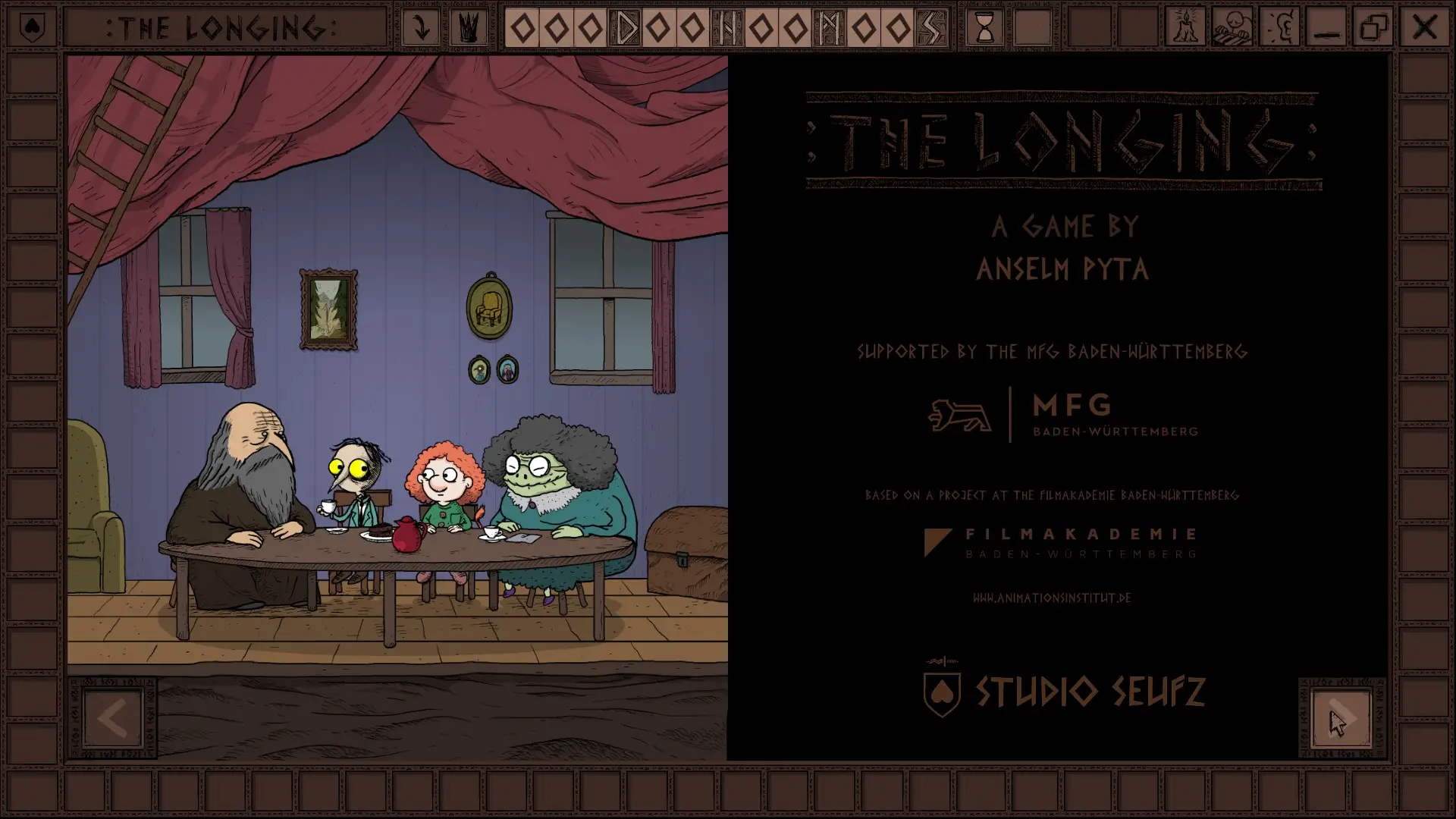Switch window to restored size
The height and width of the screenshot is (819, 1456).
pos(1375,28)
